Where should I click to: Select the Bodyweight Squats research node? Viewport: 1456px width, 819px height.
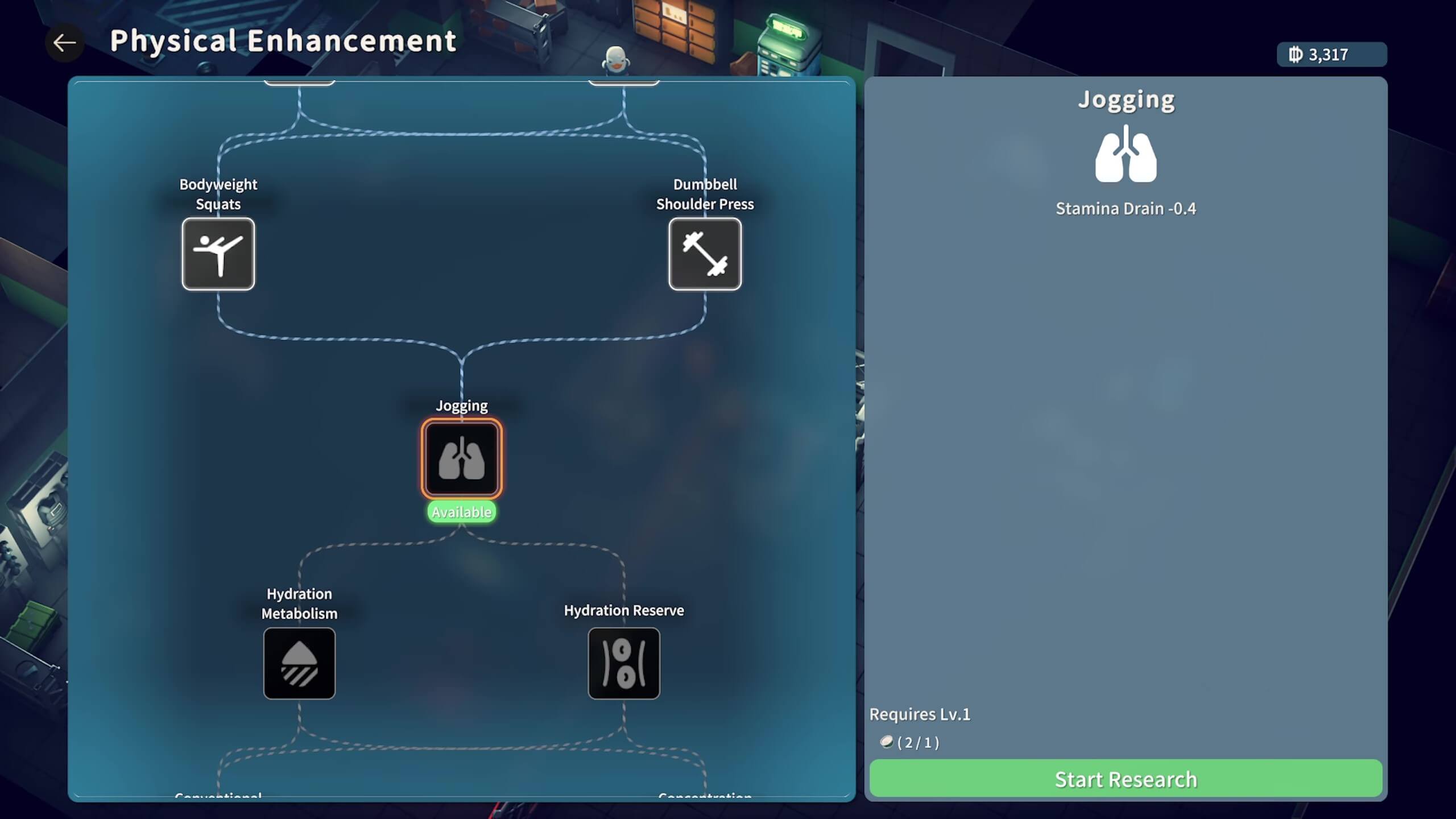218,254
